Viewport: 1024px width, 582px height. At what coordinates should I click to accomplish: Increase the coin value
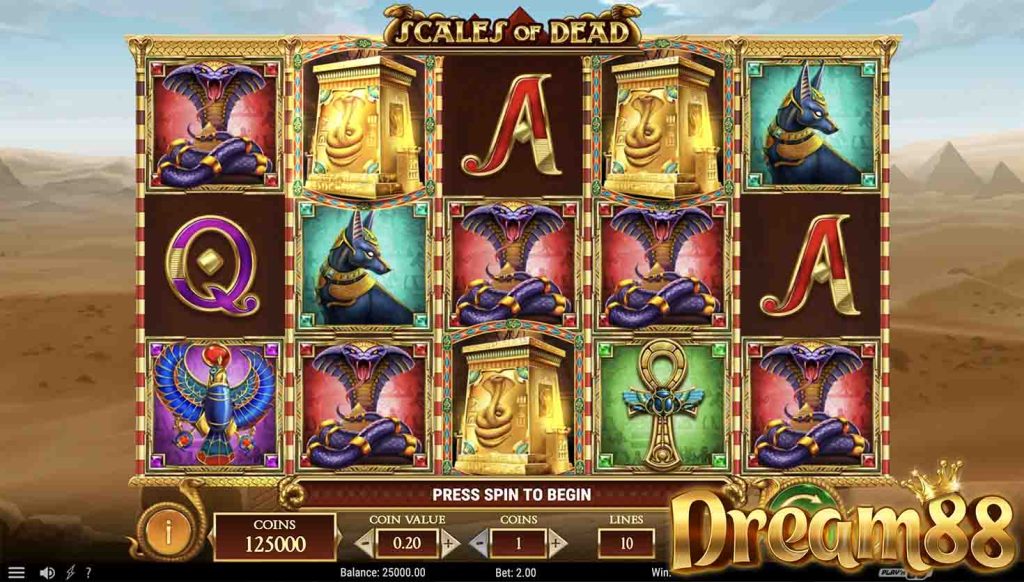(x=450, y=543)
